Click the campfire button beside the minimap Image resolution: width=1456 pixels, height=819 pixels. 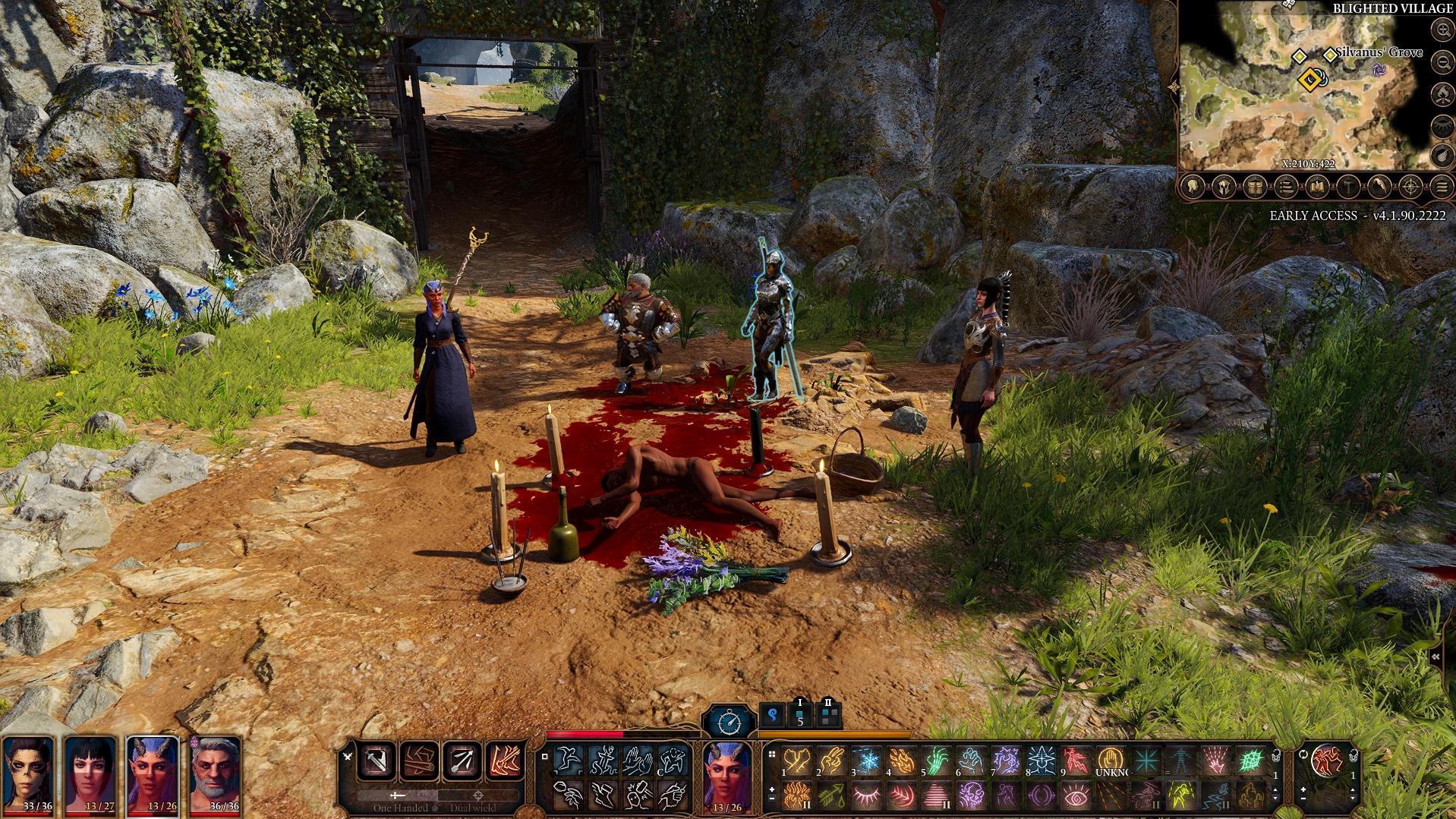(1442, 93)
